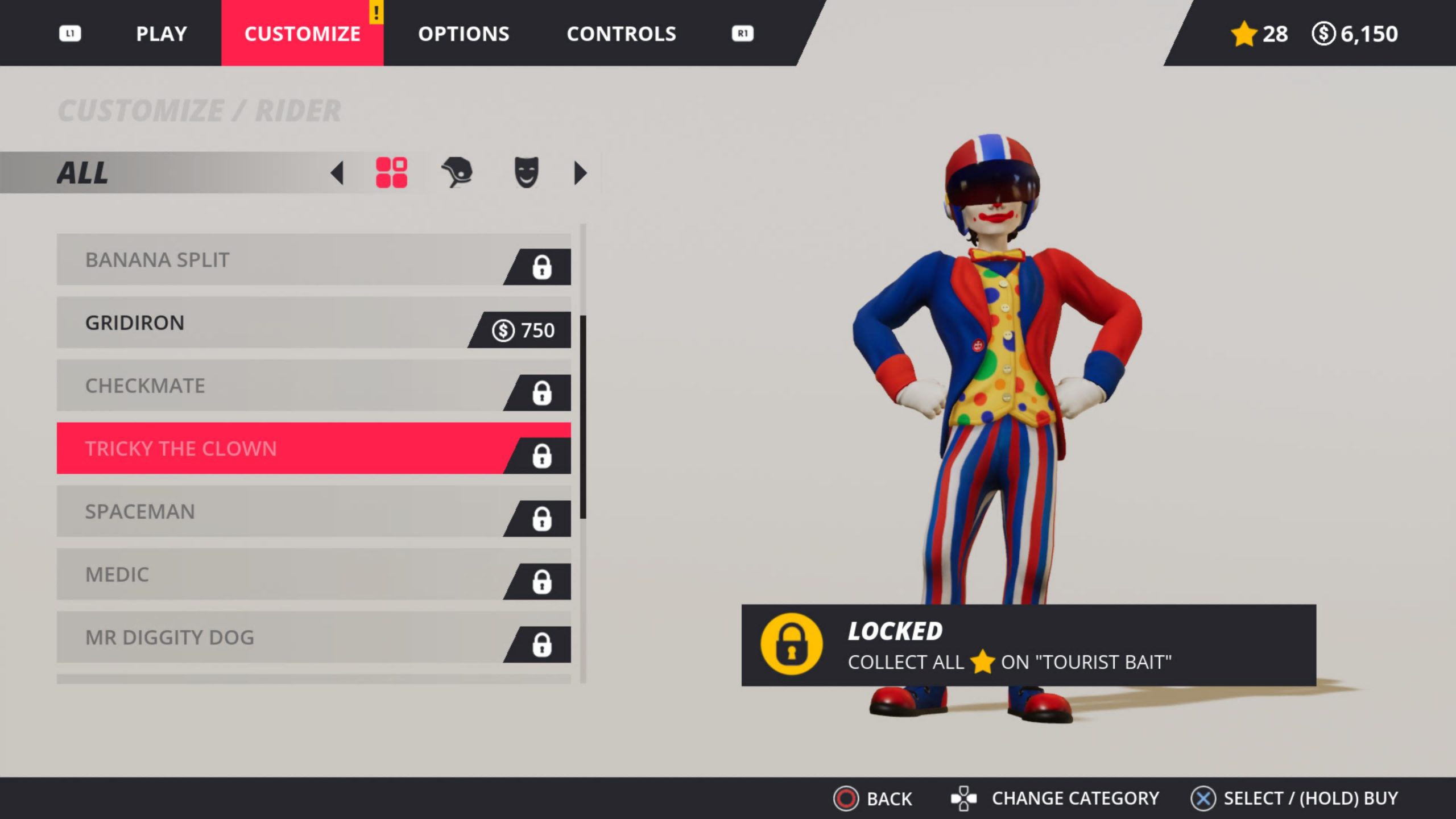Choose the Gridiron outfit priced at 750
Viewport: 1456px width, 819px height.
tap(313, 322)
